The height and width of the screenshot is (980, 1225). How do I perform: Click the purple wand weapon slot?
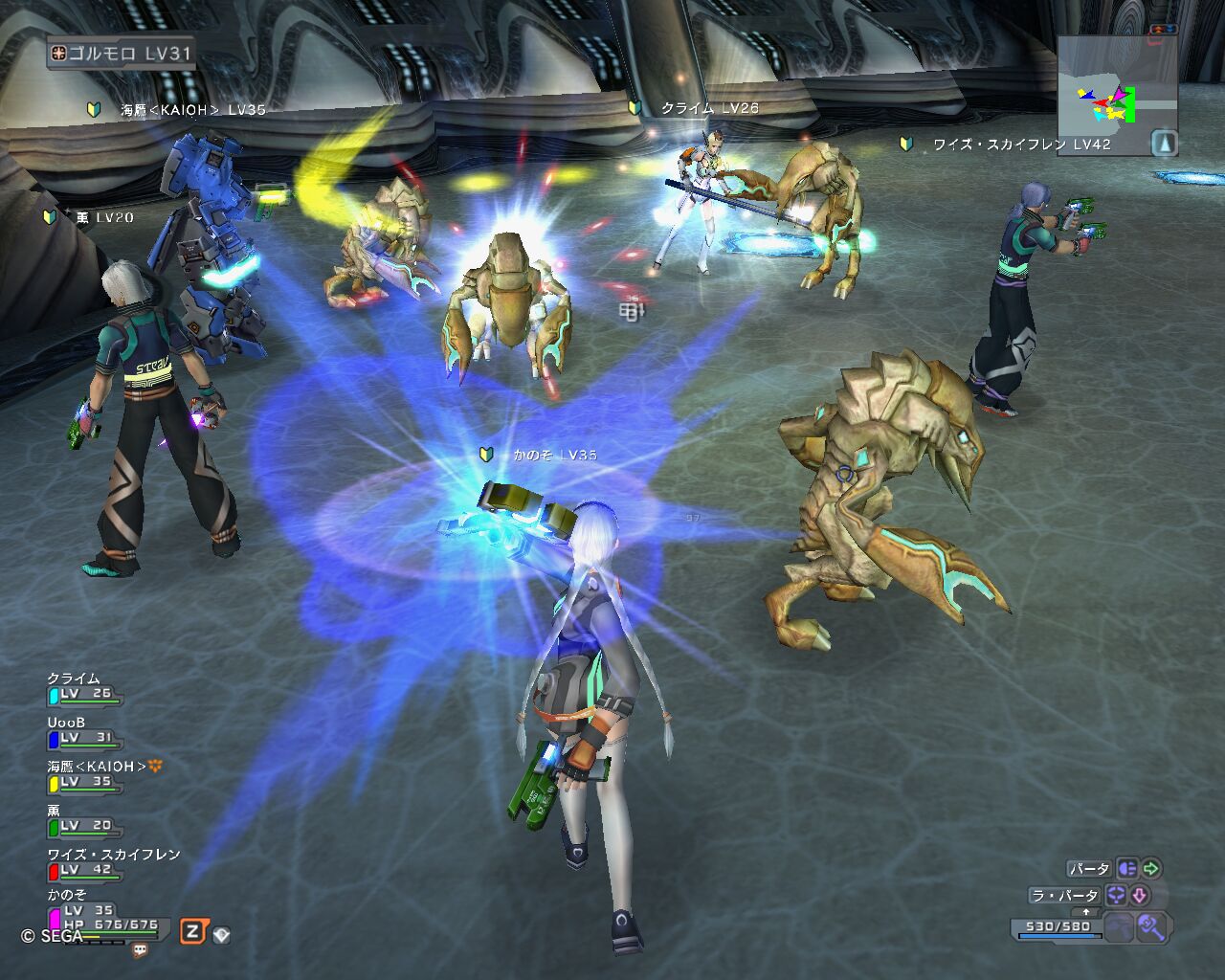click(x=1152, y=926)
